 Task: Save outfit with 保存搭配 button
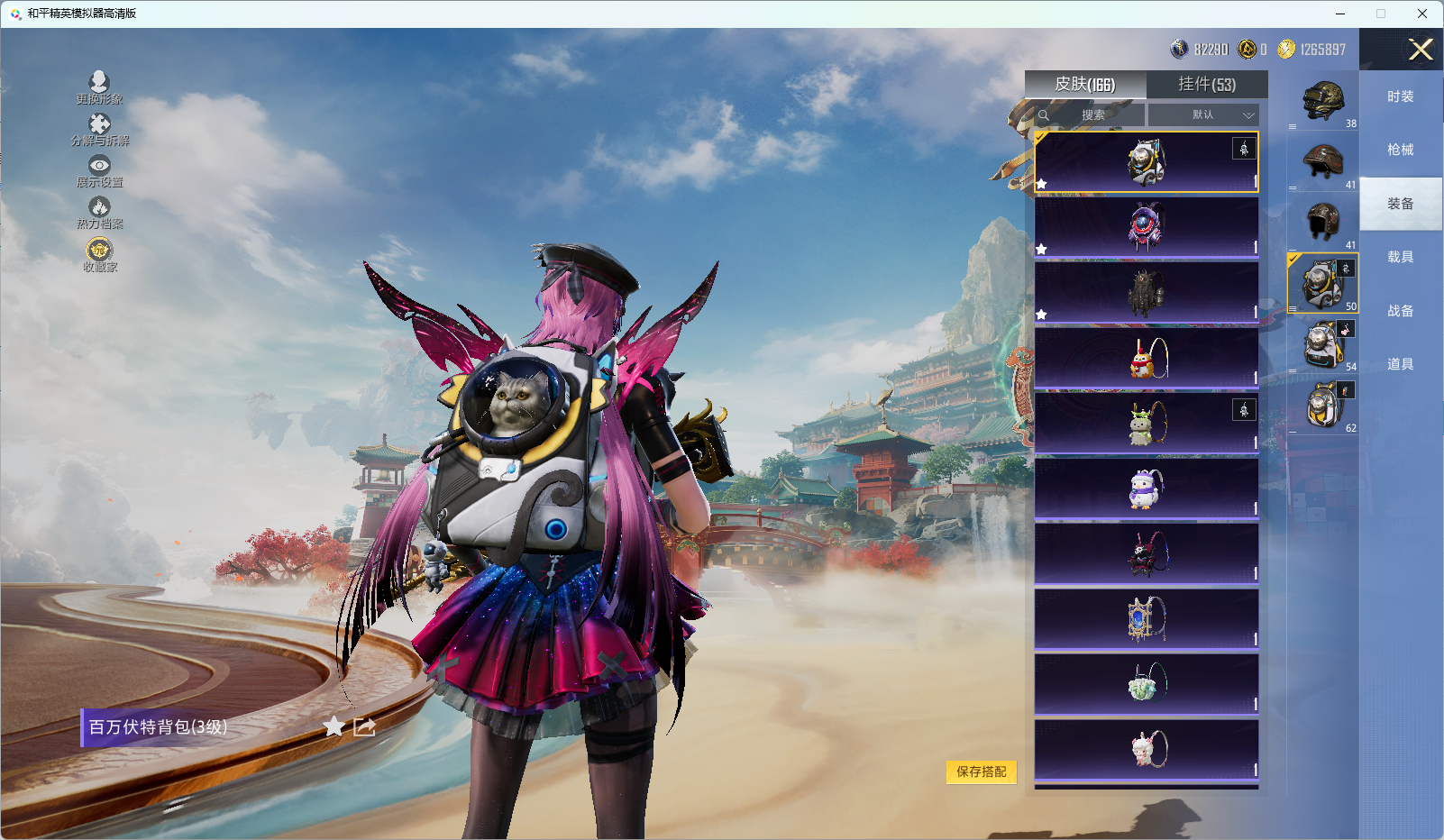pyautogui.click(x=981, y=772)
